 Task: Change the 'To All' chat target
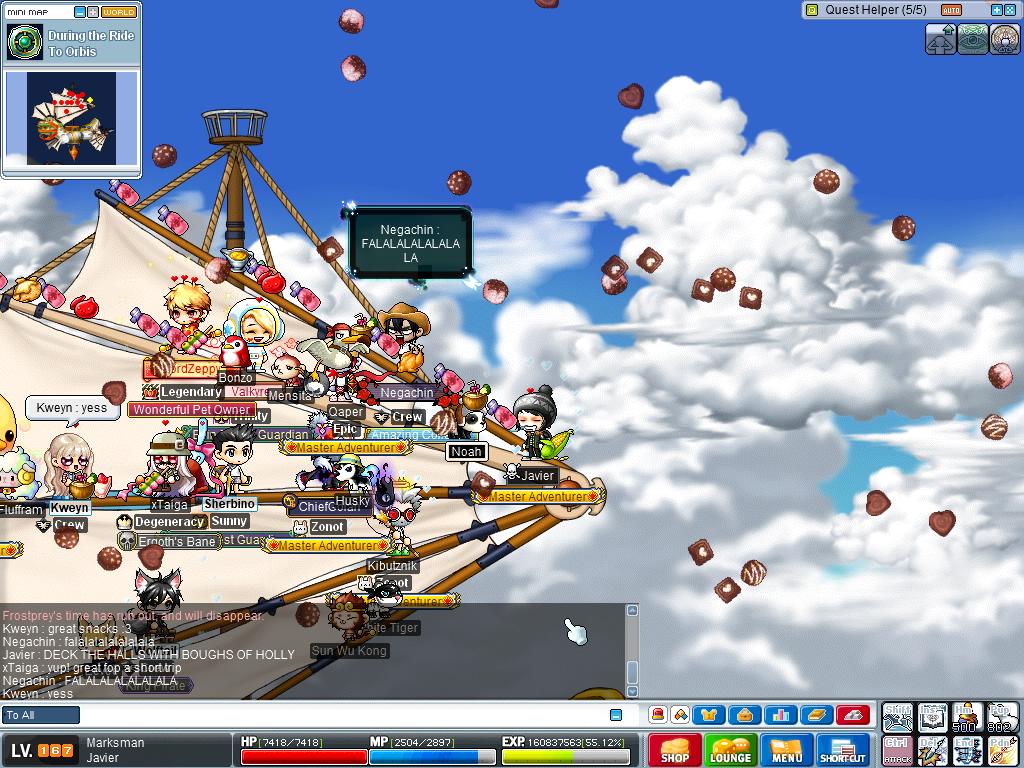pyautogui.click(x=41, y=715)
